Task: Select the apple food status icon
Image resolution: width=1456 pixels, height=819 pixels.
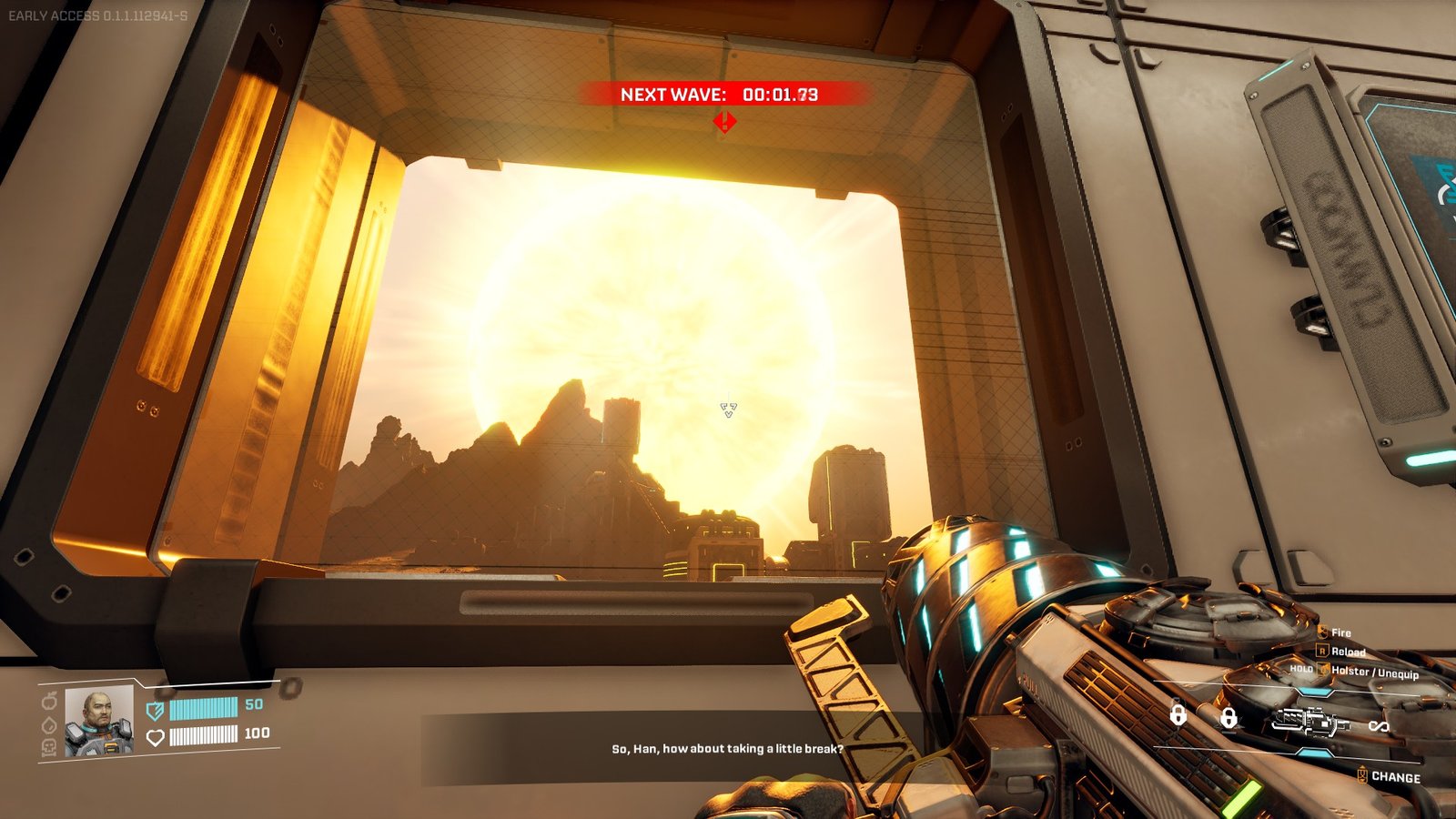Action: pyautogui.click(x=49, y=702)
